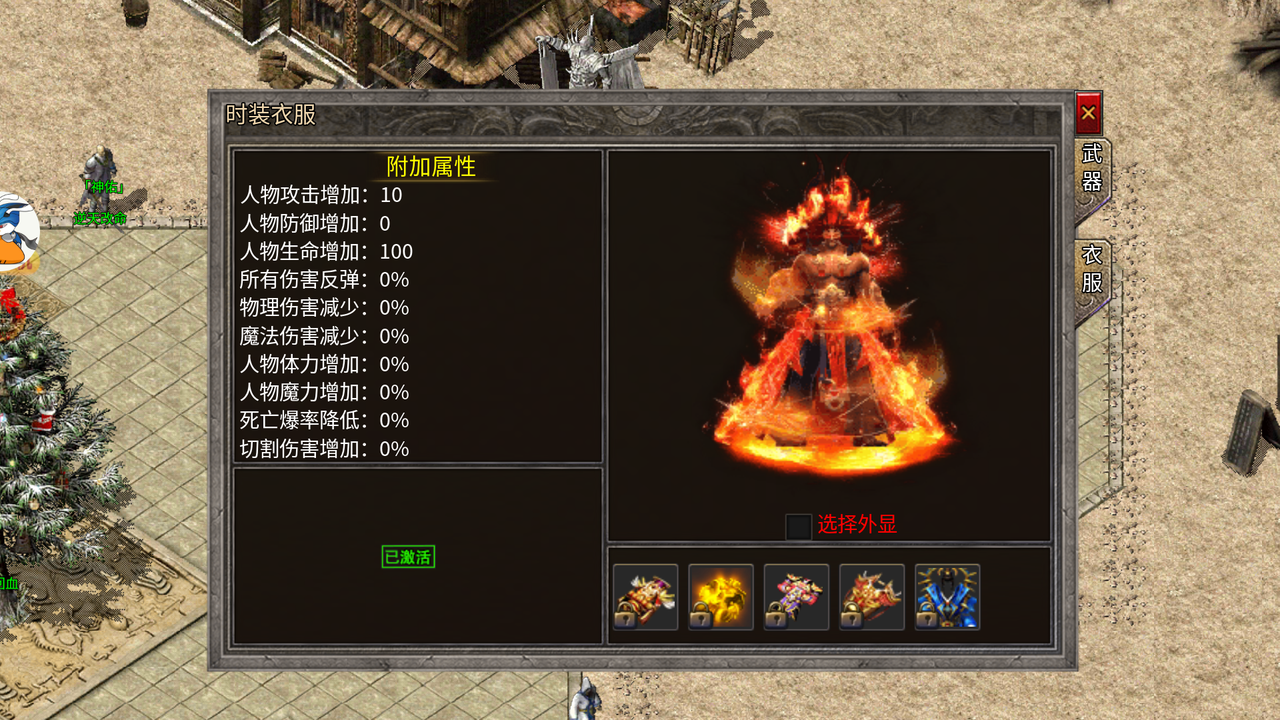Pick the locked pink and purple costume
Screen dimensions: 1280x720
[x=796, y=597]
